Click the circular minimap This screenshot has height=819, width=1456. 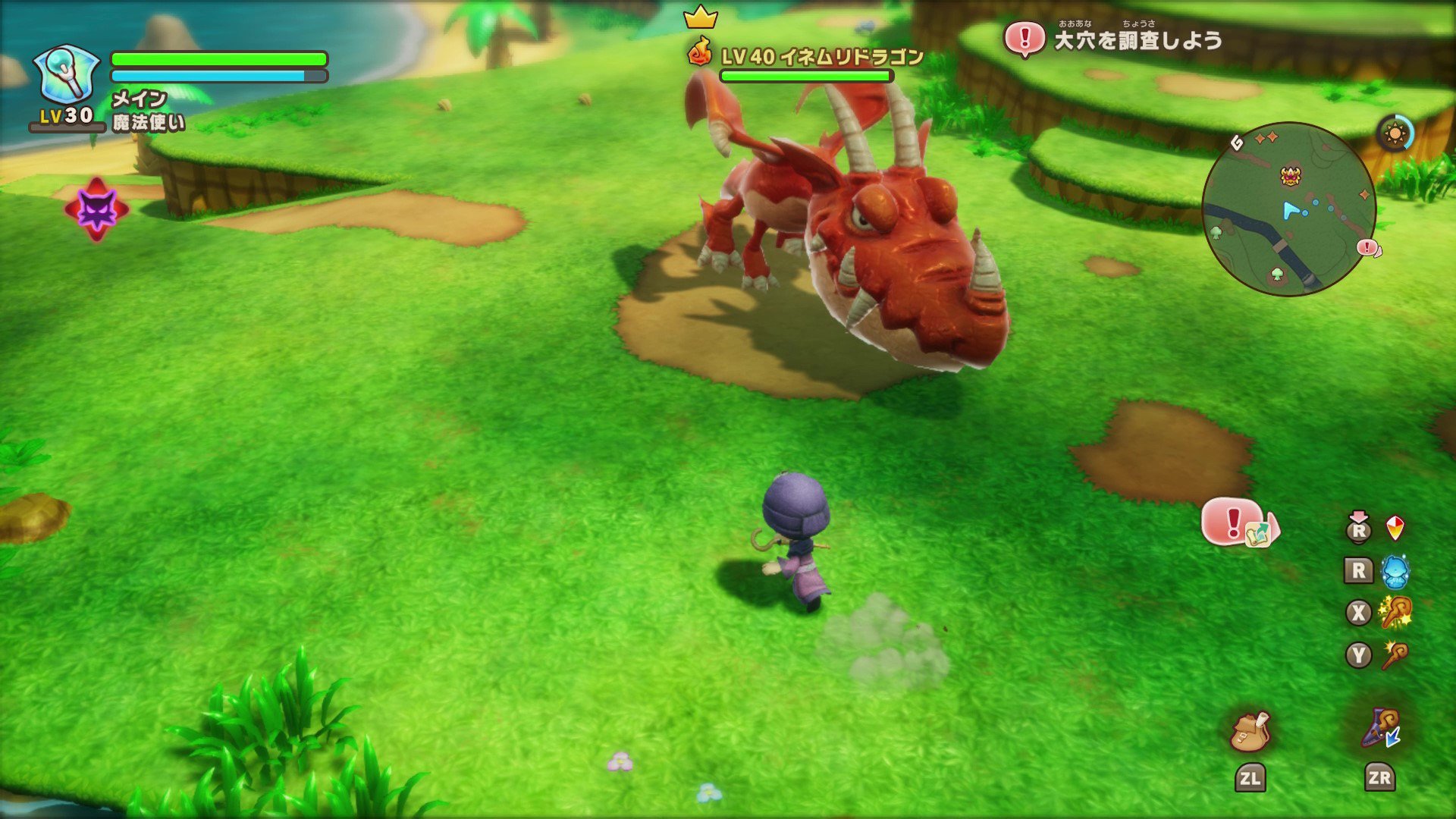click(1289, 209)
